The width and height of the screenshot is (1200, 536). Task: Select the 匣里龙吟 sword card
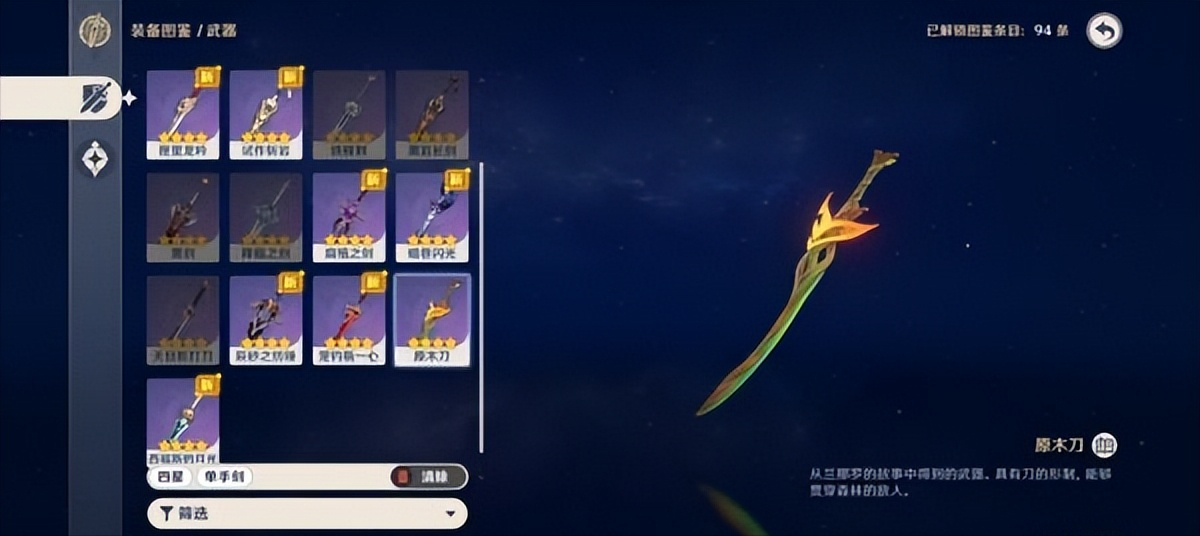(183, 115)
